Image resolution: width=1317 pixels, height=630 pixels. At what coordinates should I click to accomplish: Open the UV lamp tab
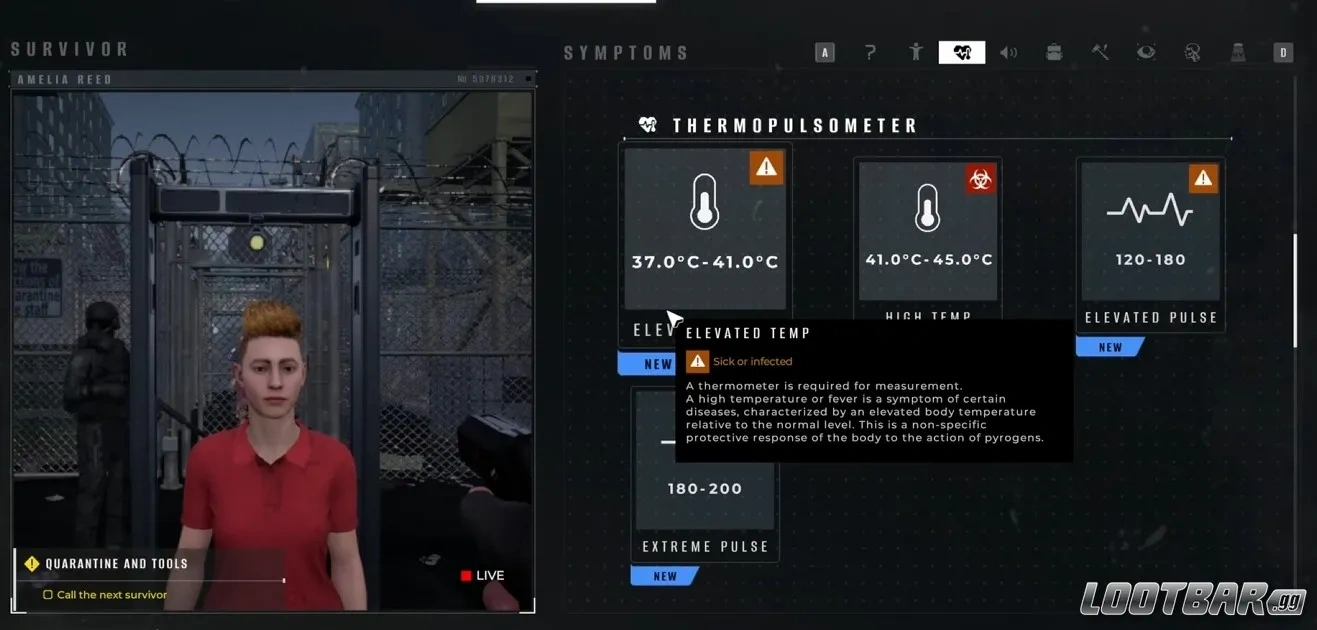point(1238,53)
